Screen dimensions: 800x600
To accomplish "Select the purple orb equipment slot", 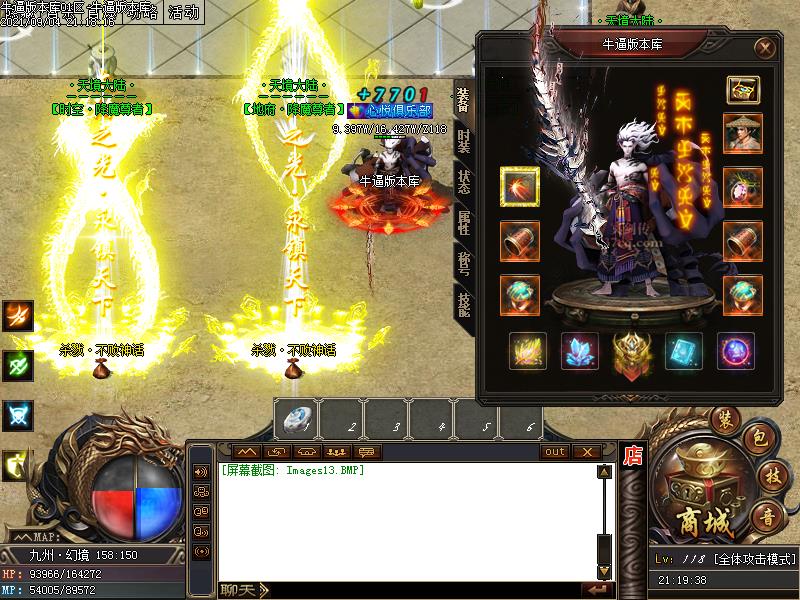I will pyautogui.click(x=737, y=351).
